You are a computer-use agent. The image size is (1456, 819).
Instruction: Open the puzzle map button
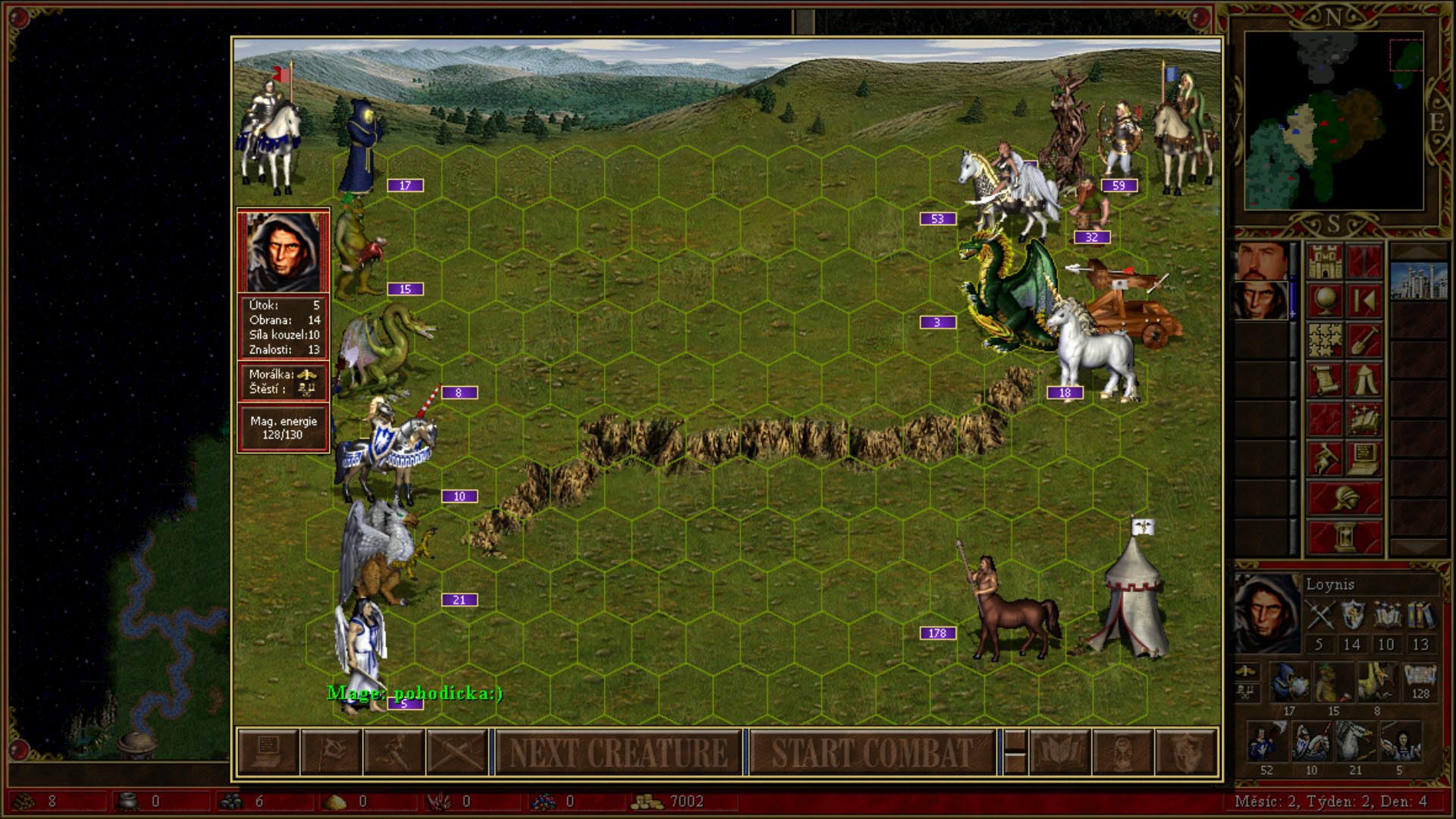(x=1325, y=340)
